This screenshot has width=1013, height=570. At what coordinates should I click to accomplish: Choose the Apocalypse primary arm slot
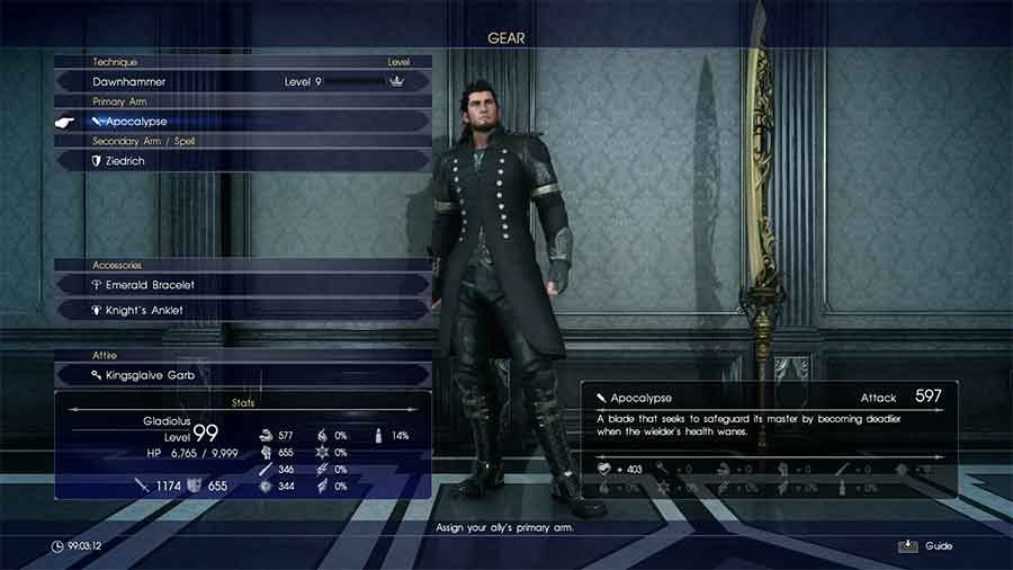(x=243, y=121)
